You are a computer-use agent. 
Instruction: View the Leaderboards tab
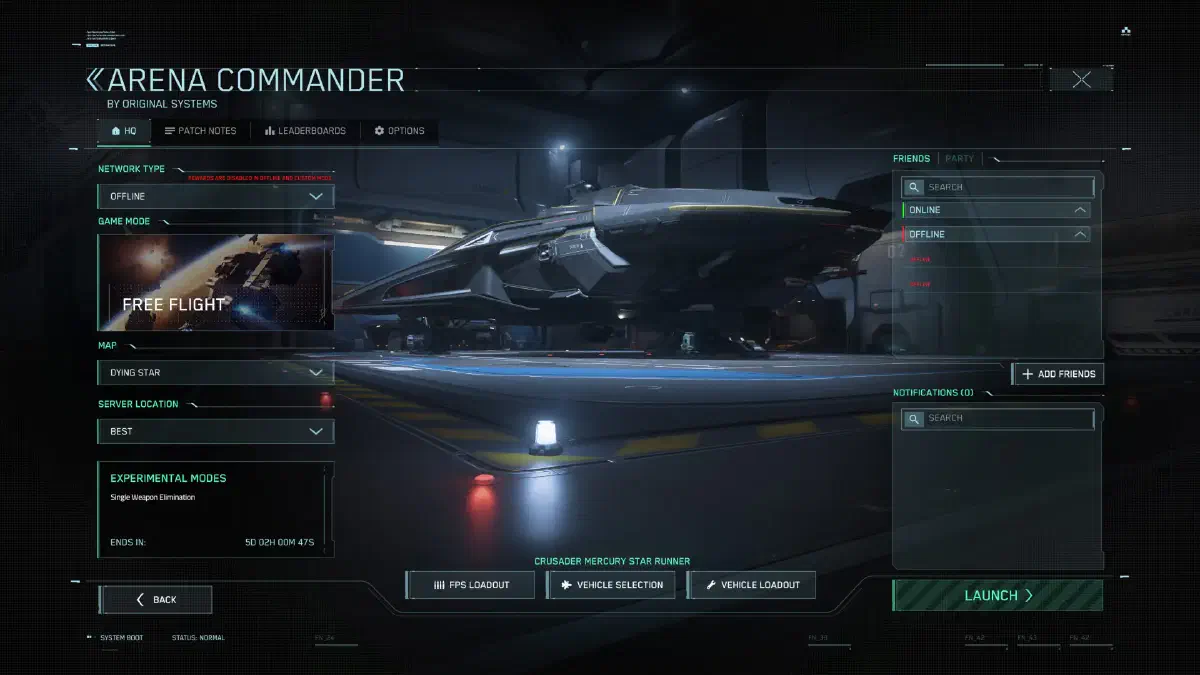point(305,131)
